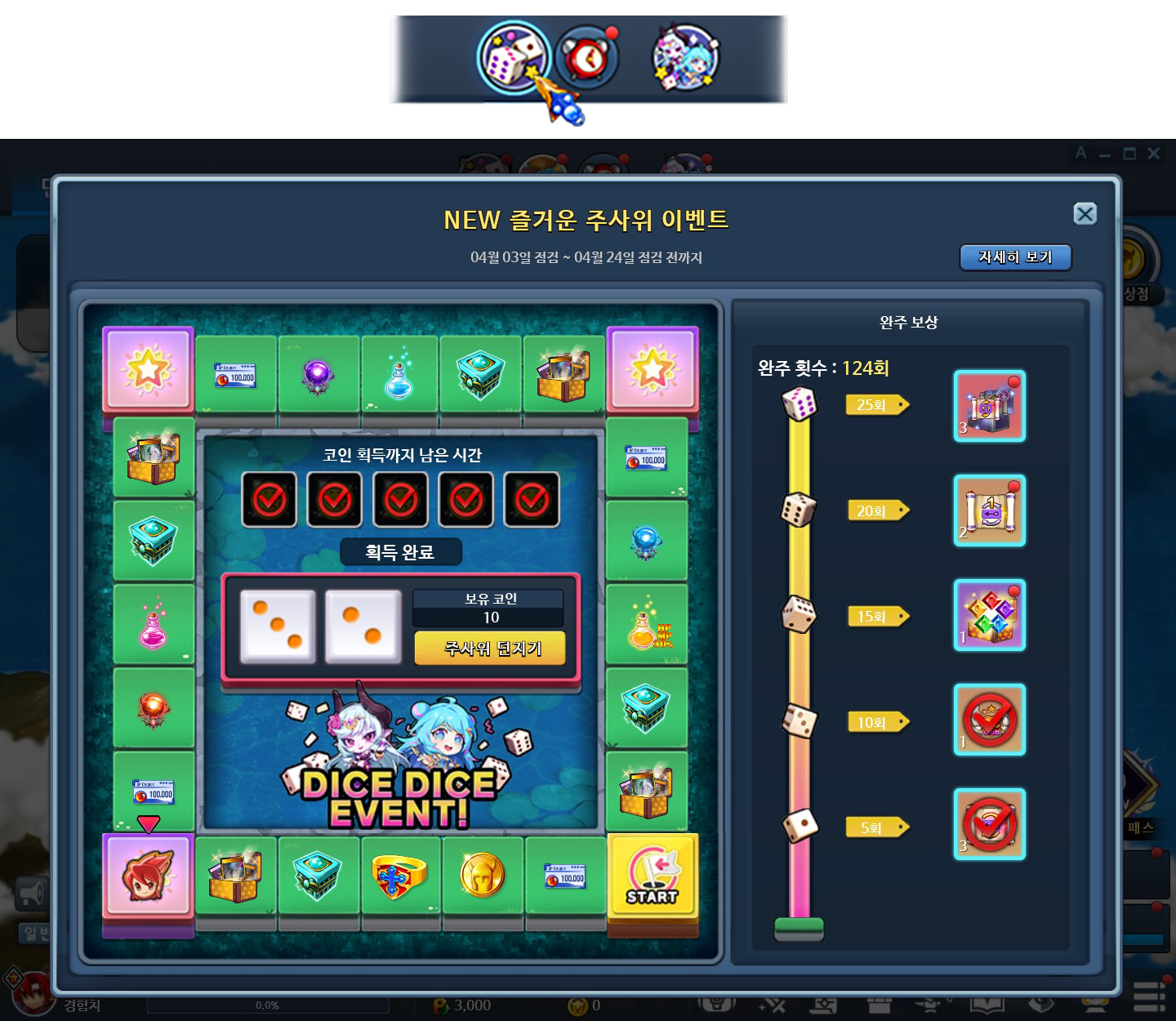Image resolution: width=1176 pixels, height=1021 pixels.
Task: Click the surprise box reward beside 25회
Action: [x=989, y=406]
